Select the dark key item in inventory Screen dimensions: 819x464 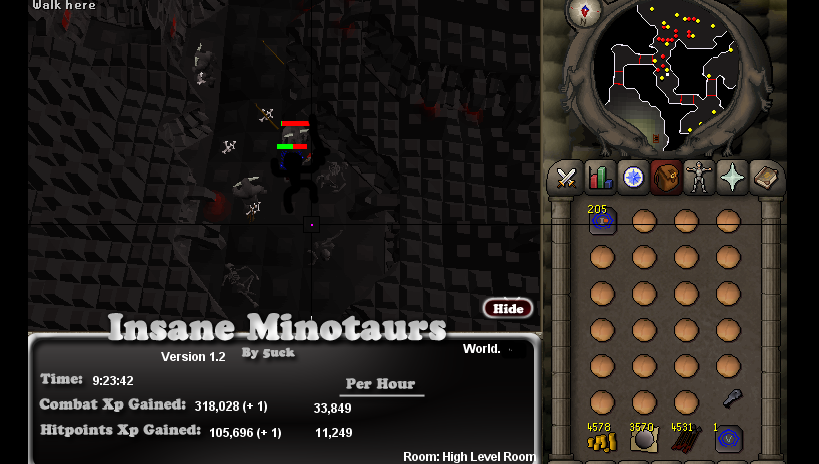732,398
